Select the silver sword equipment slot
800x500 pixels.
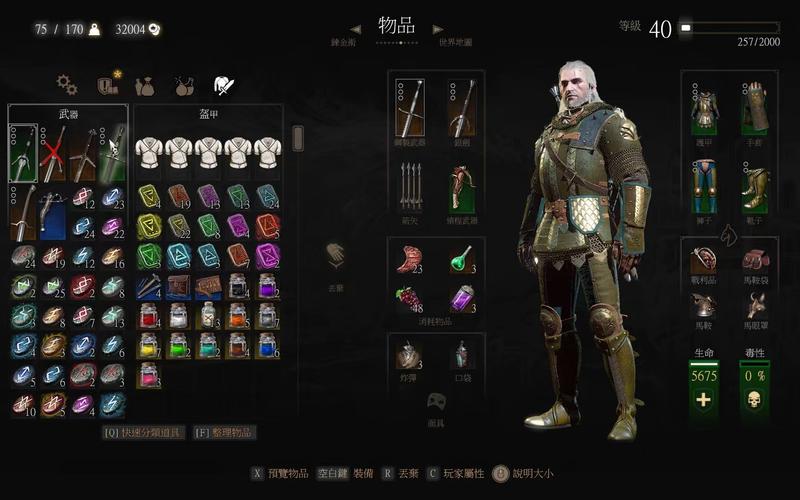pyautogui.click(x=462, y=108)
